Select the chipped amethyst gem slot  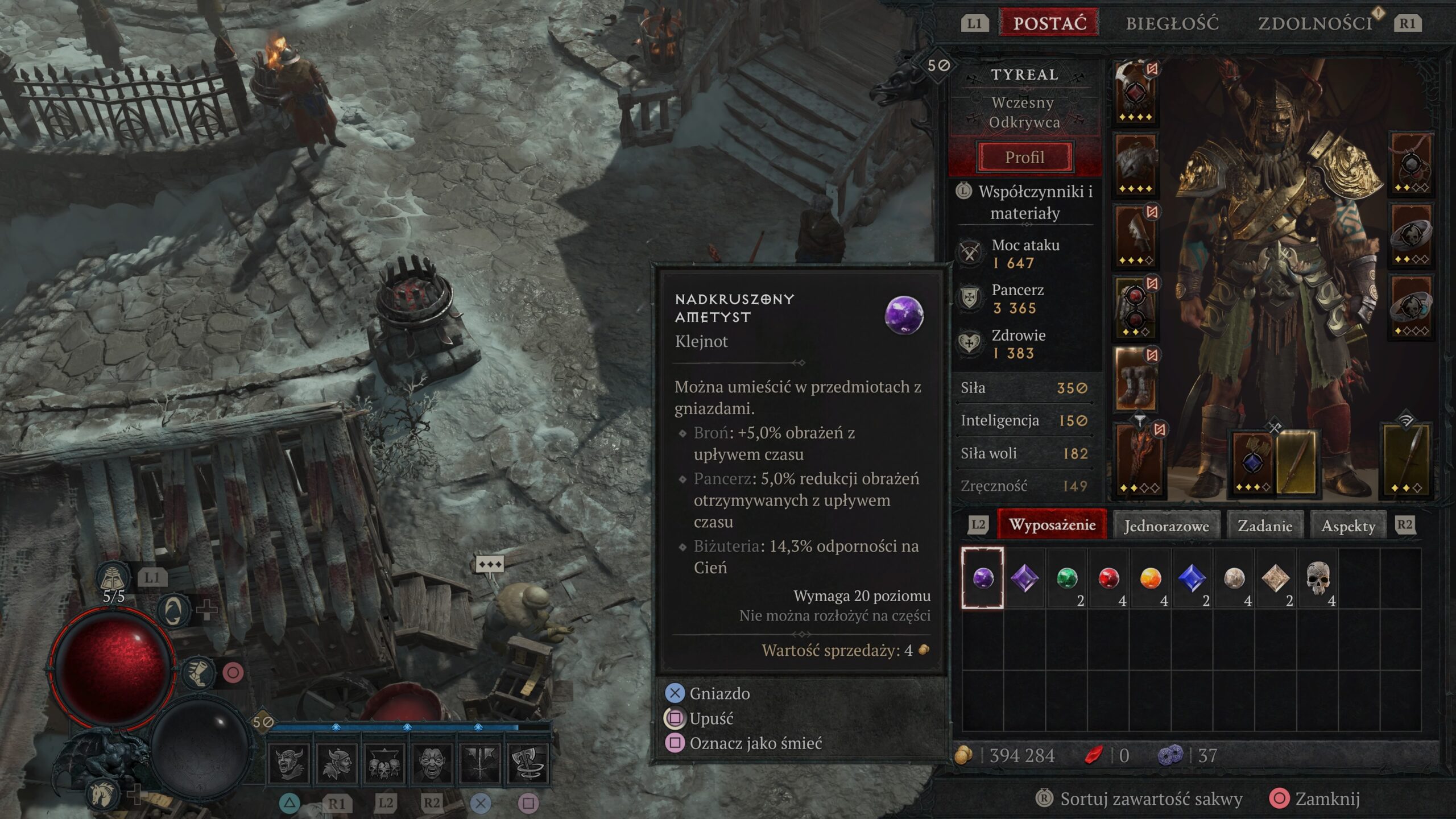(983, 578)
